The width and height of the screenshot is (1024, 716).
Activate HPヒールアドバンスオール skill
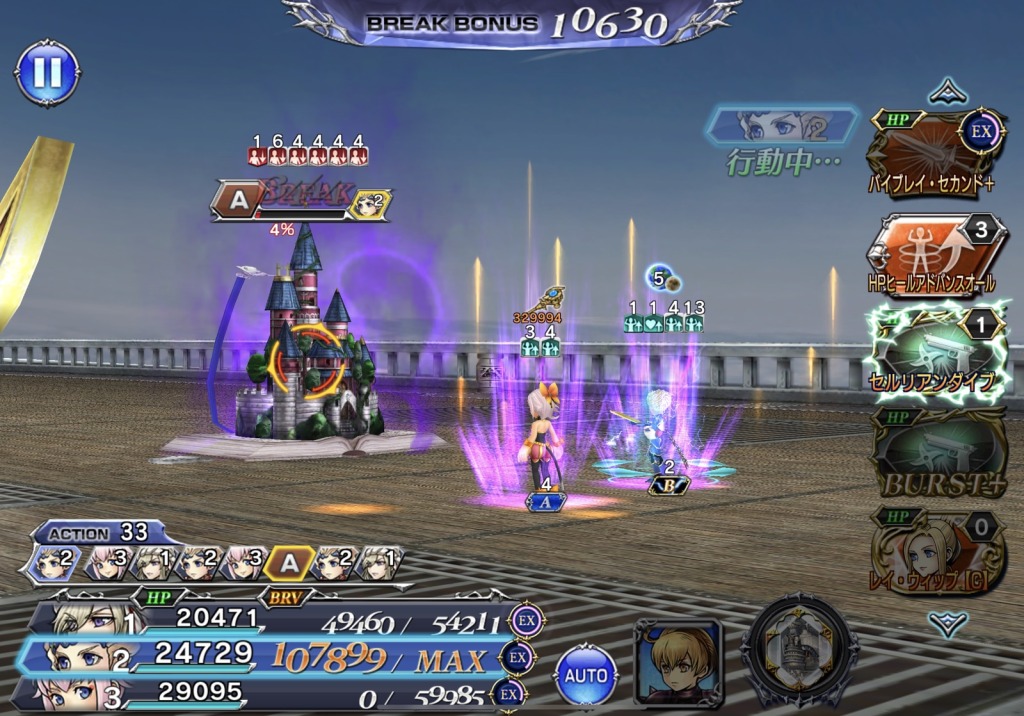click(935, 256)
